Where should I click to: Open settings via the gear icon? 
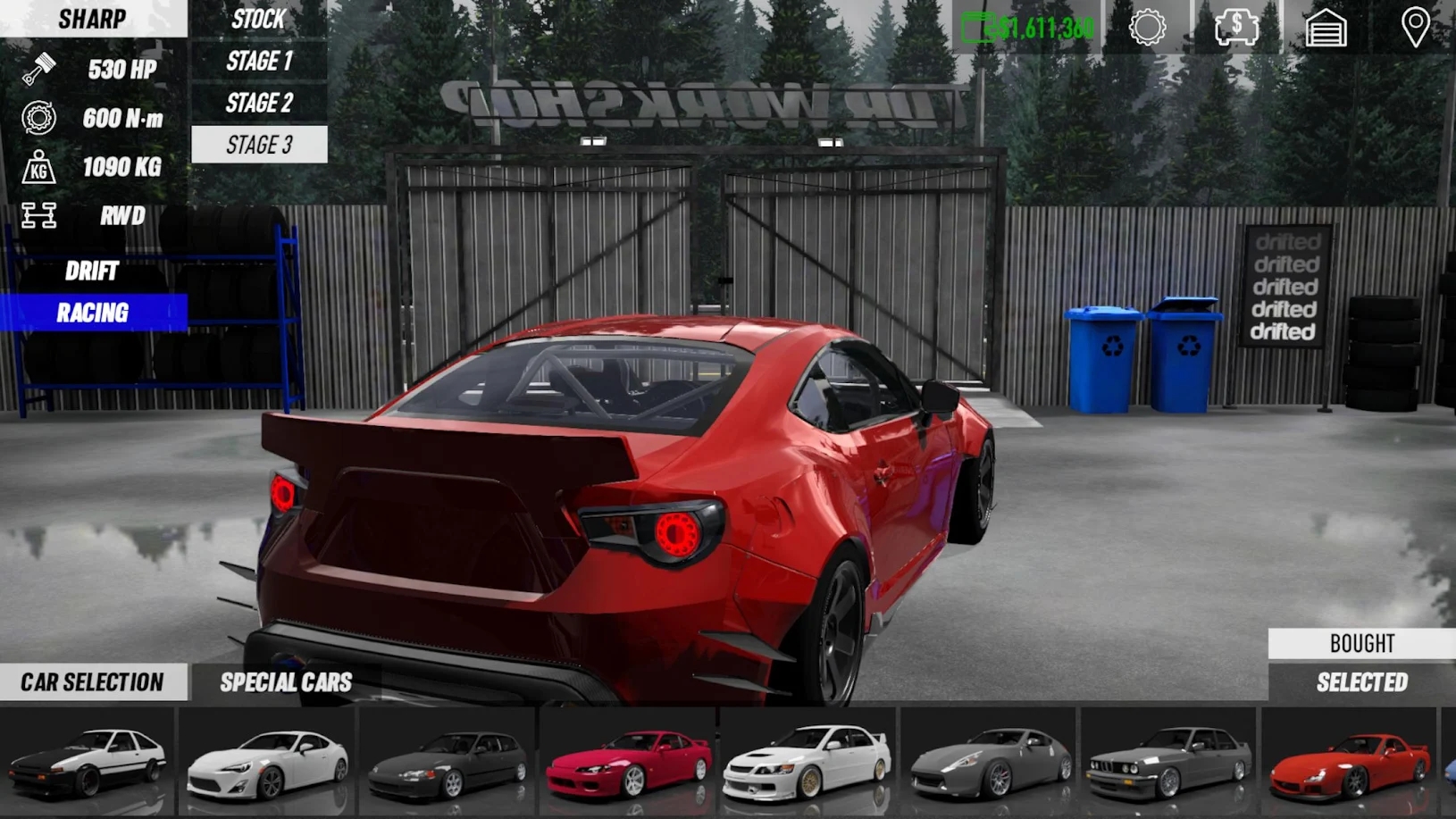pyautogui.click(x=1147, y=28)
